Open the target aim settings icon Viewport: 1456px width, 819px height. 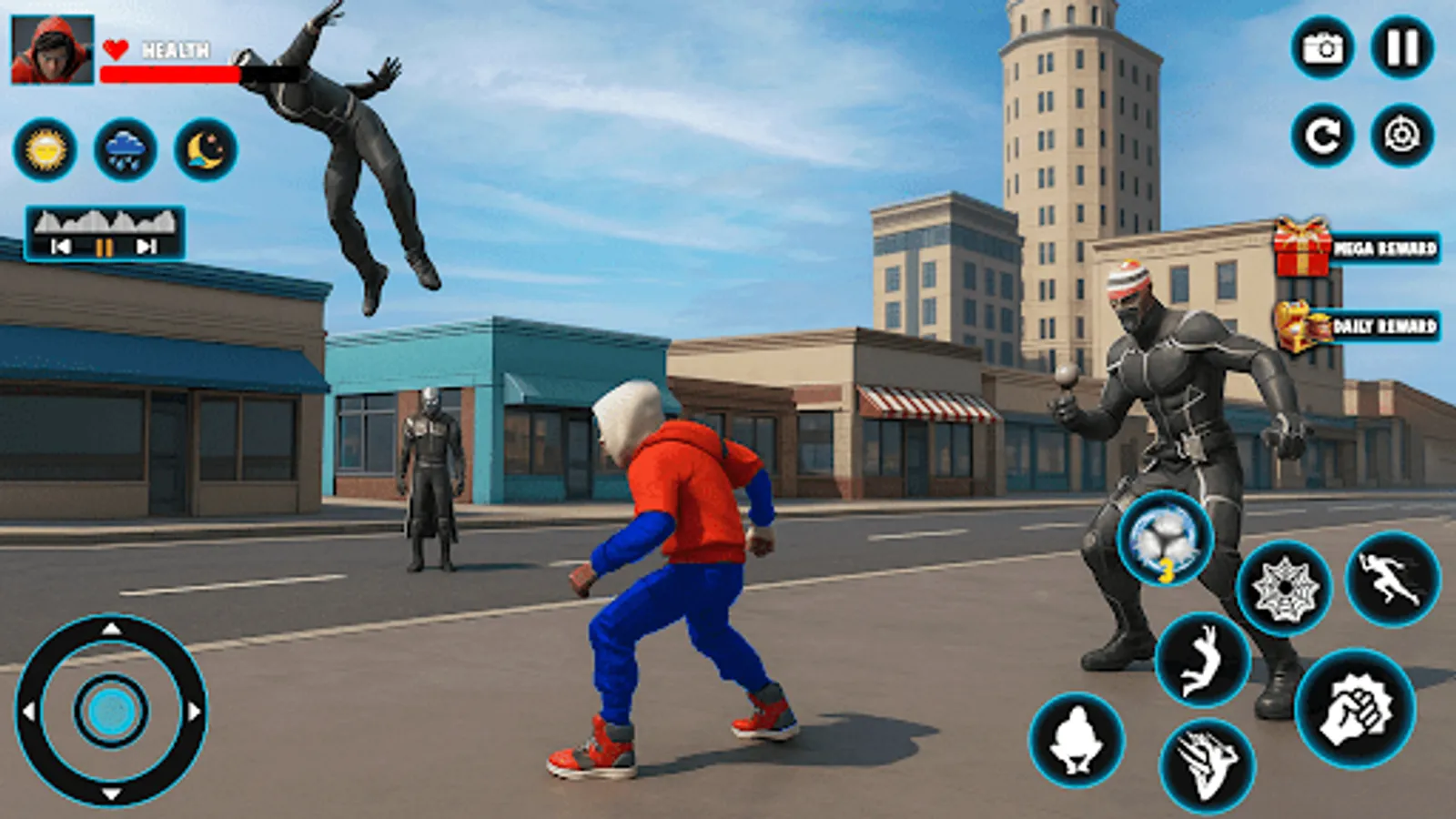pyautogui.click(x=1401, y=136)
